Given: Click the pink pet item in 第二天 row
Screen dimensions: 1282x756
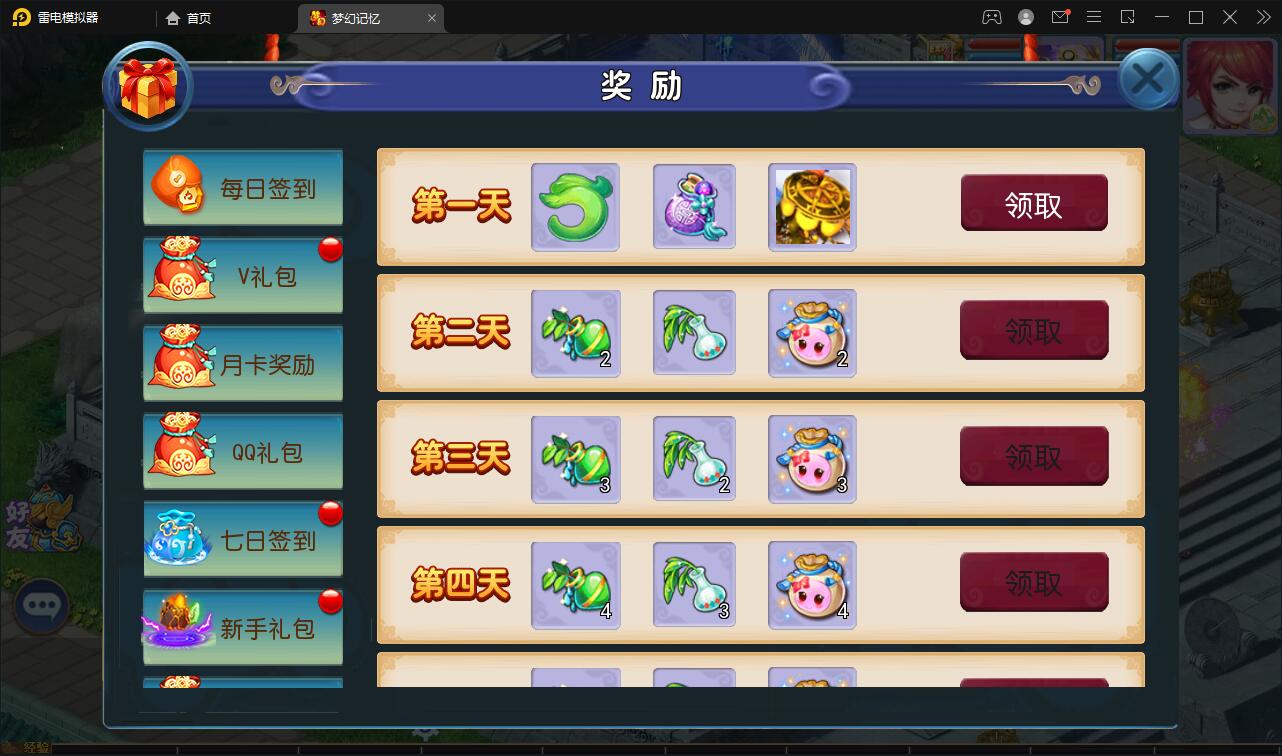Looking at the screenshot, I should [x=811, y=333].
